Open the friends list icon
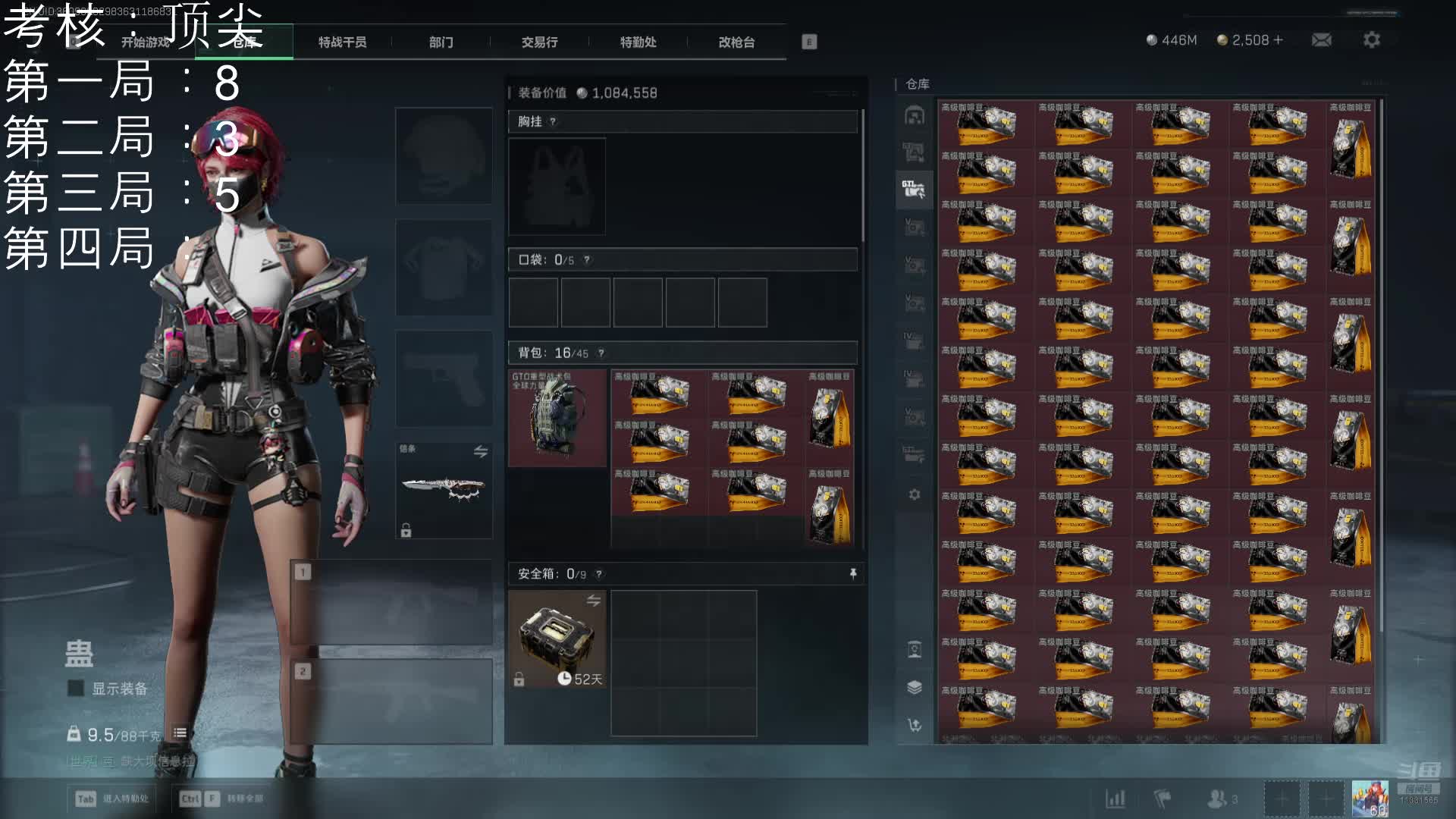The height and width of the screenshot is (819, 1456). [1218, 799]
